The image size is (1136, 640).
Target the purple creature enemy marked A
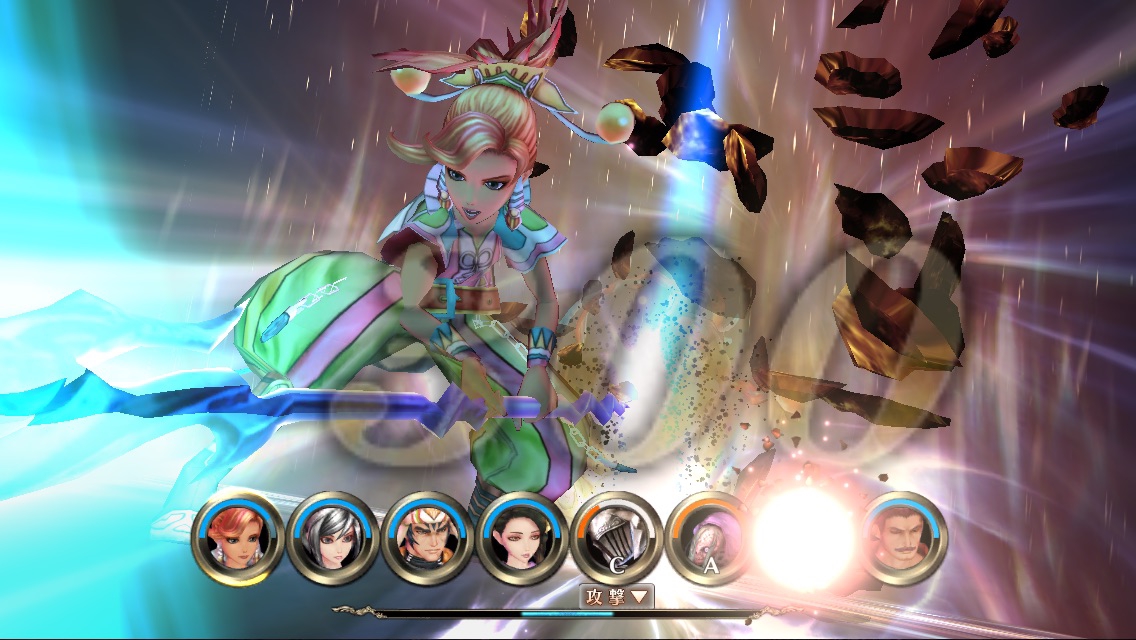(x=712, y=537)
